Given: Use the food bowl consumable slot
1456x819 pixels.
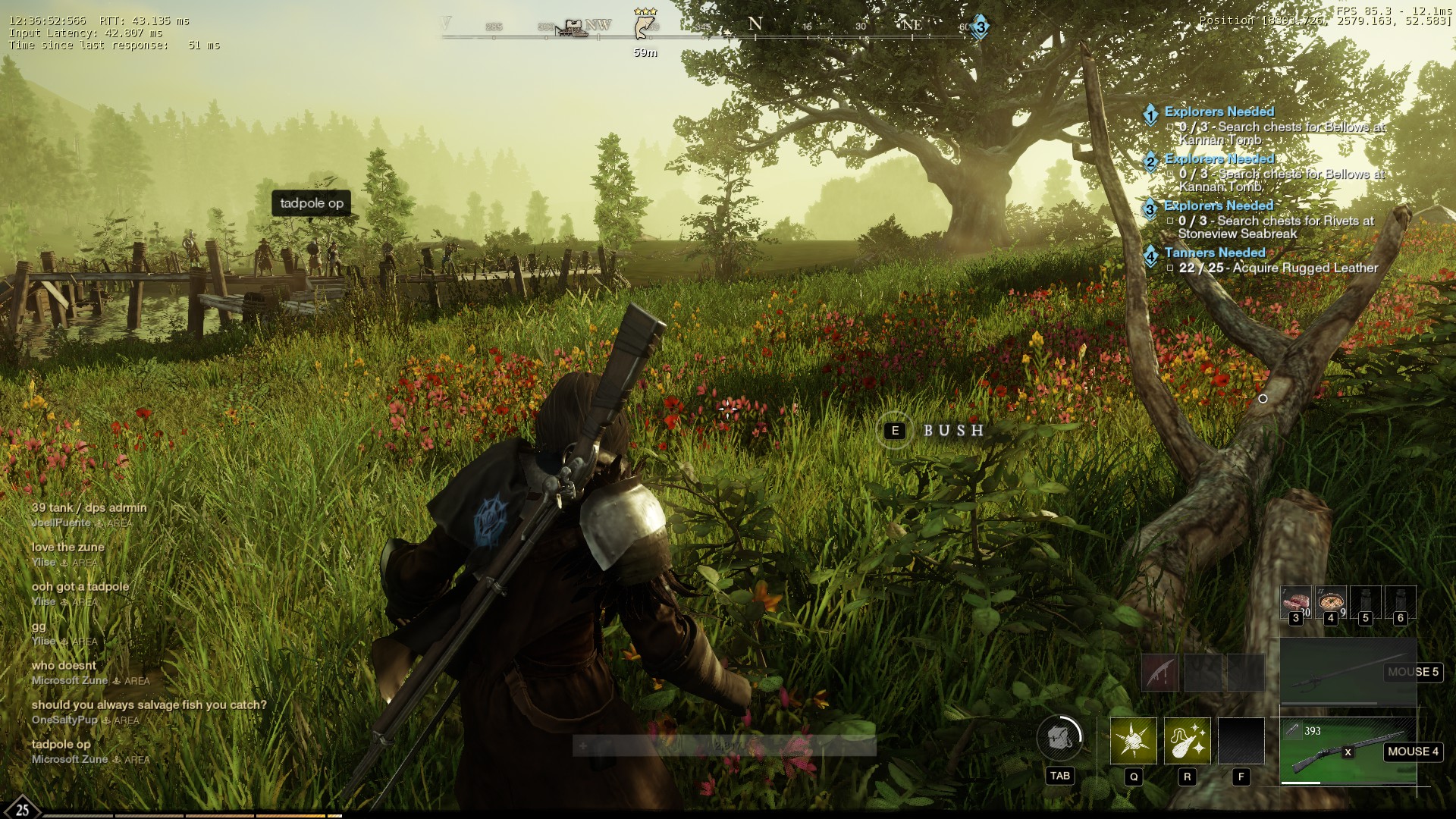Looking at the screenshot, I should (x=1330, y=602).
